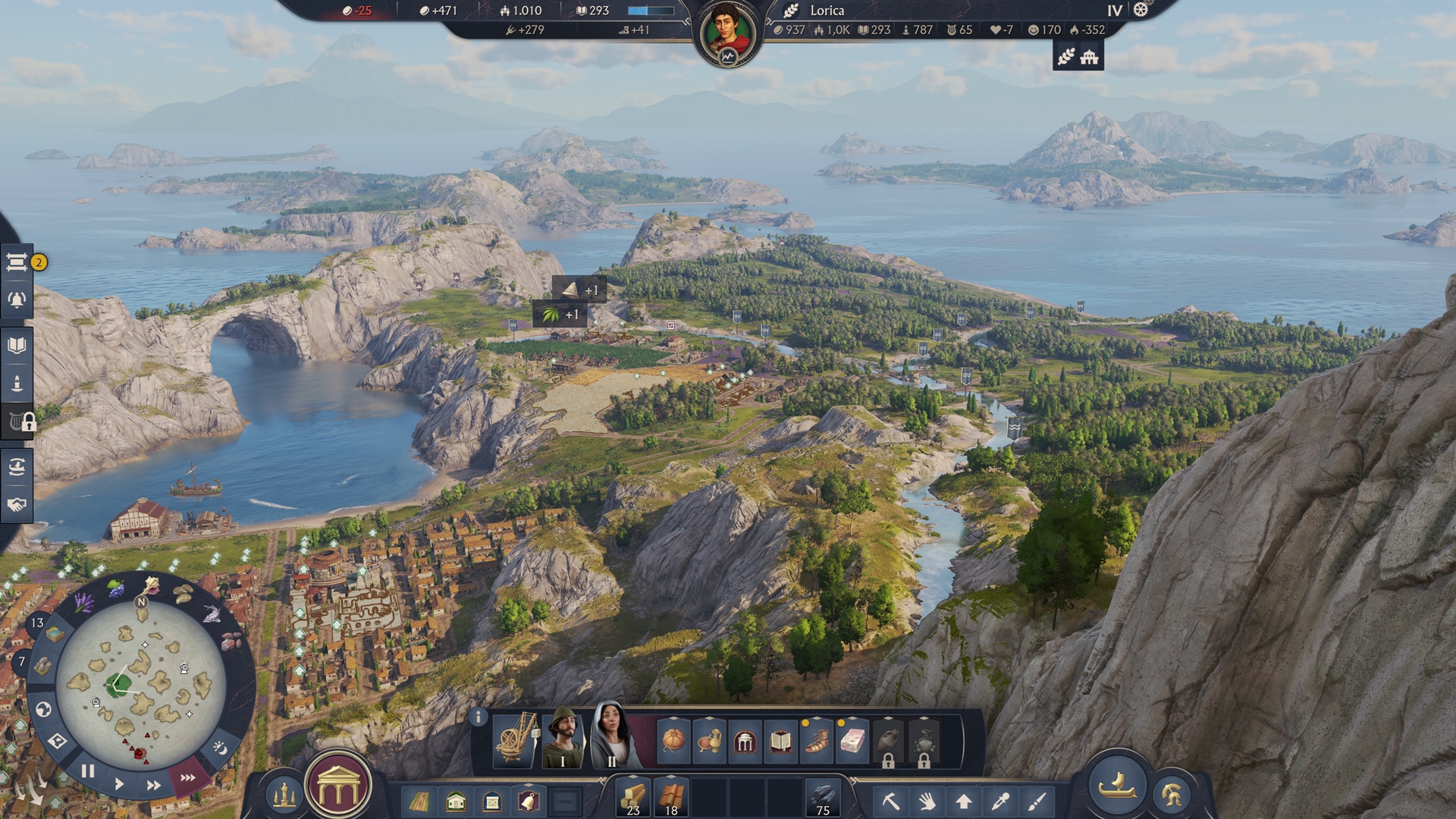Click the island minimap
This screenshot has width=1456, height=819.
coord(141,682)
